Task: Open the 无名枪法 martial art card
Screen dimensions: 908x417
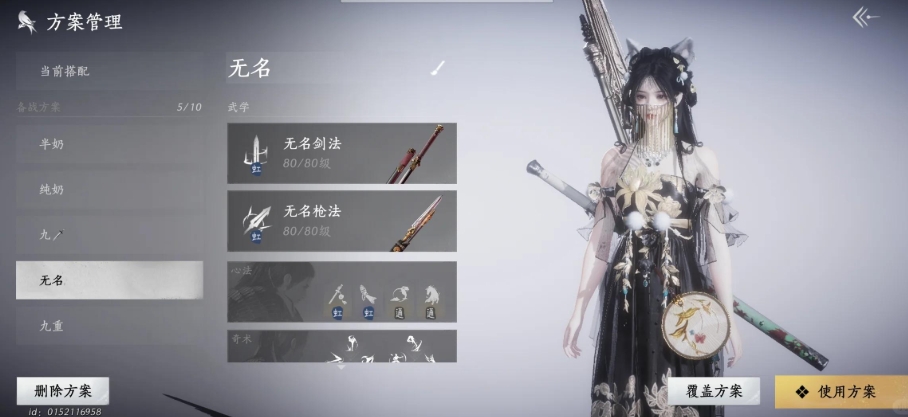Action: [341, 220]
